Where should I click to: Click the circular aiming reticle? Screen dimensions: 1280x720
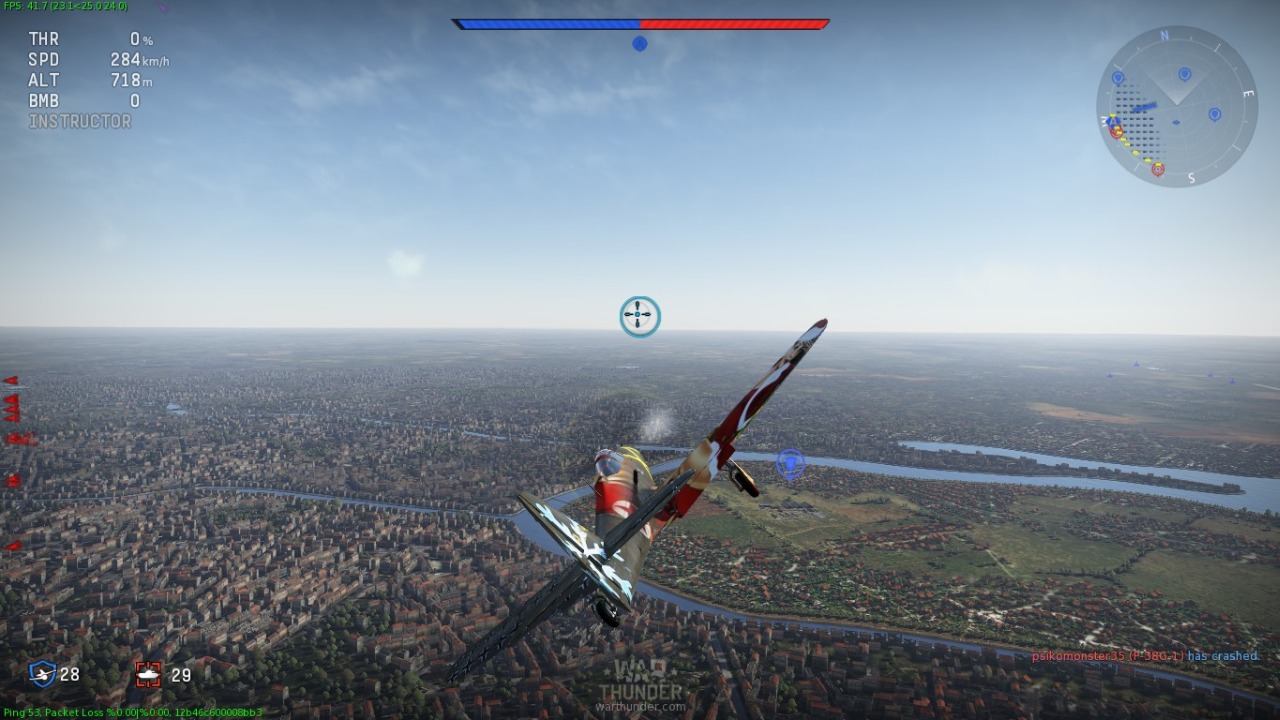pyautogui.click(x=640, y=316)
